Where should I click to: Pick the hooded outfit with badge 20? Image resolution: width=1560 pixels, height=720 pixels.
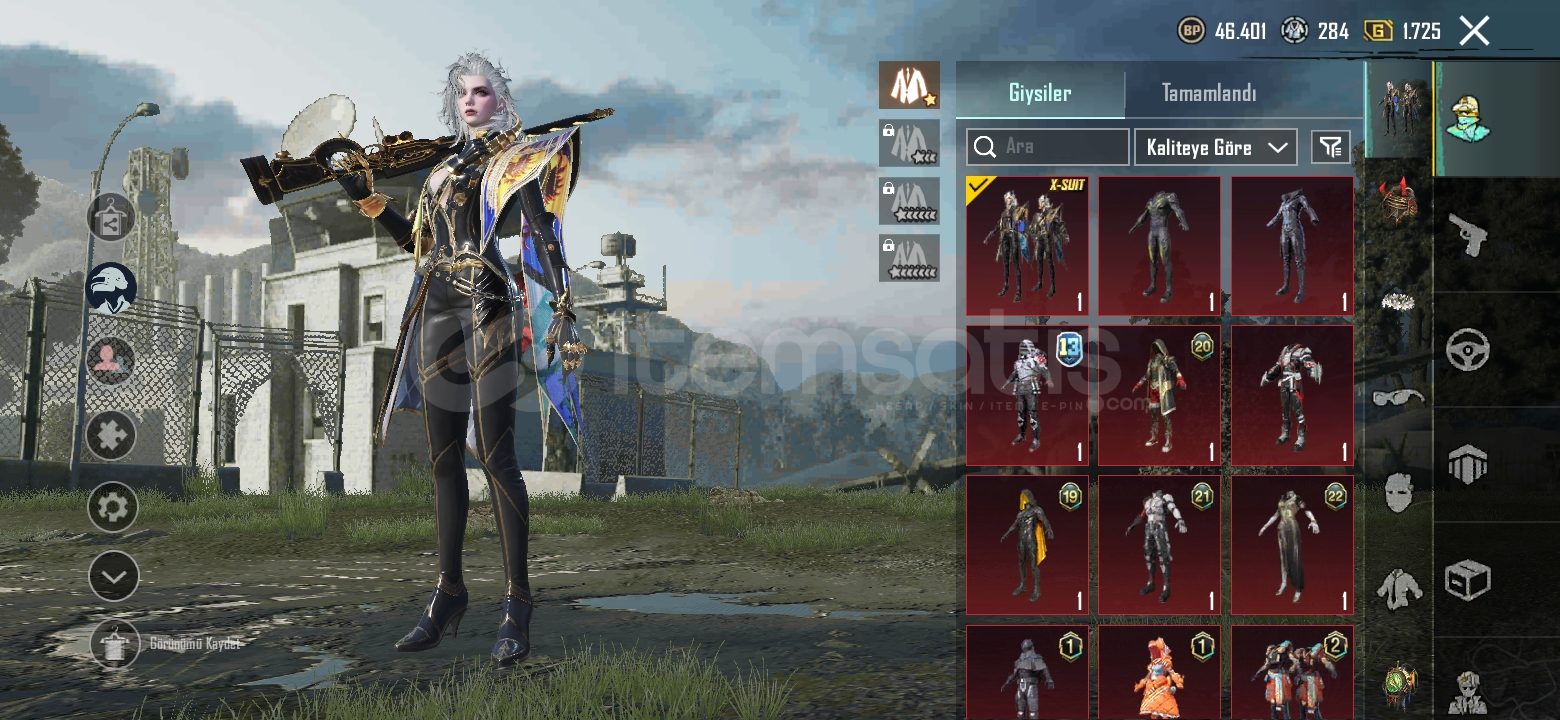click(x=1159, y=395)
